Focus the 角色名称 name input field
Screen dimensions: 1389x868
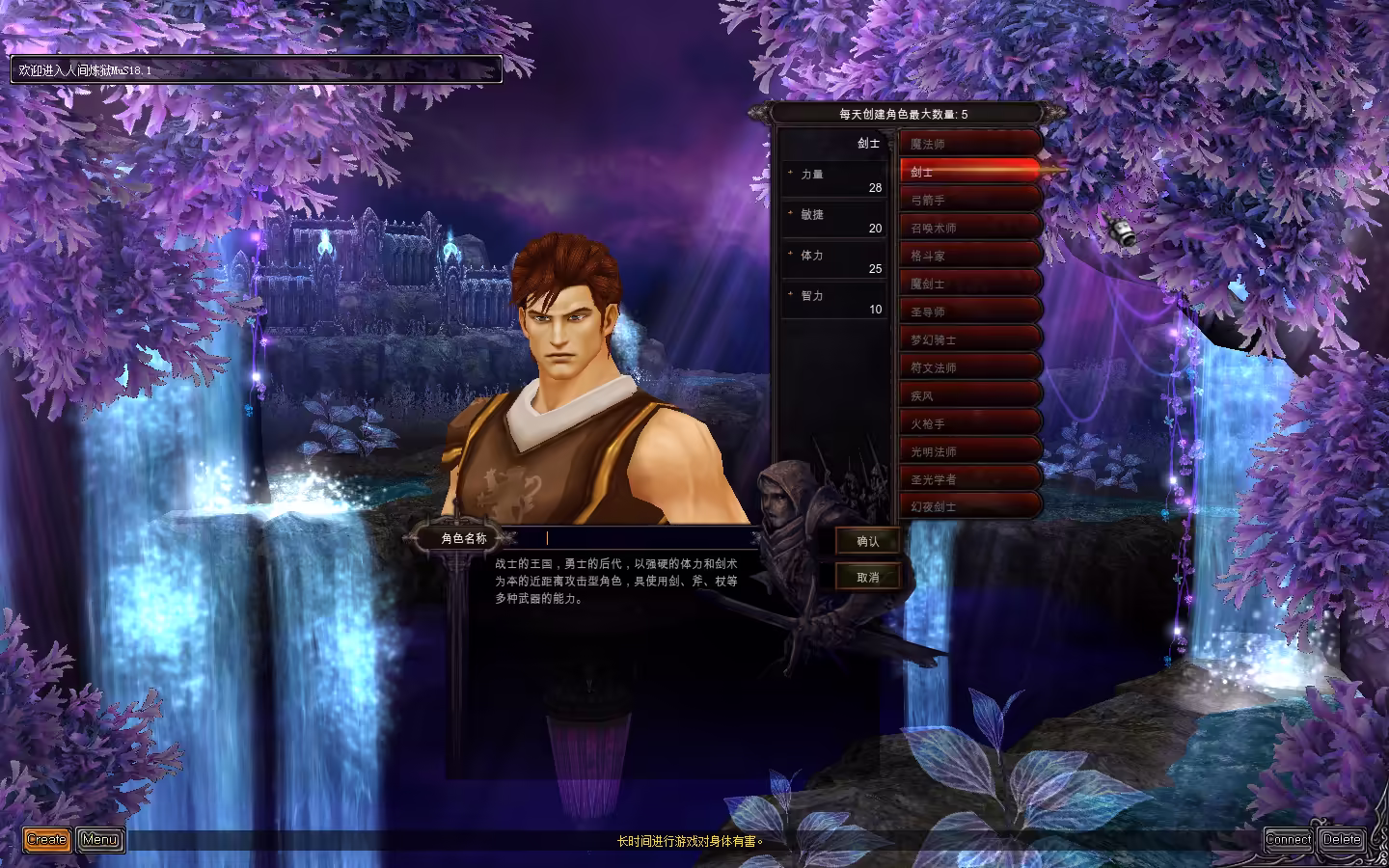click(646, 538)
